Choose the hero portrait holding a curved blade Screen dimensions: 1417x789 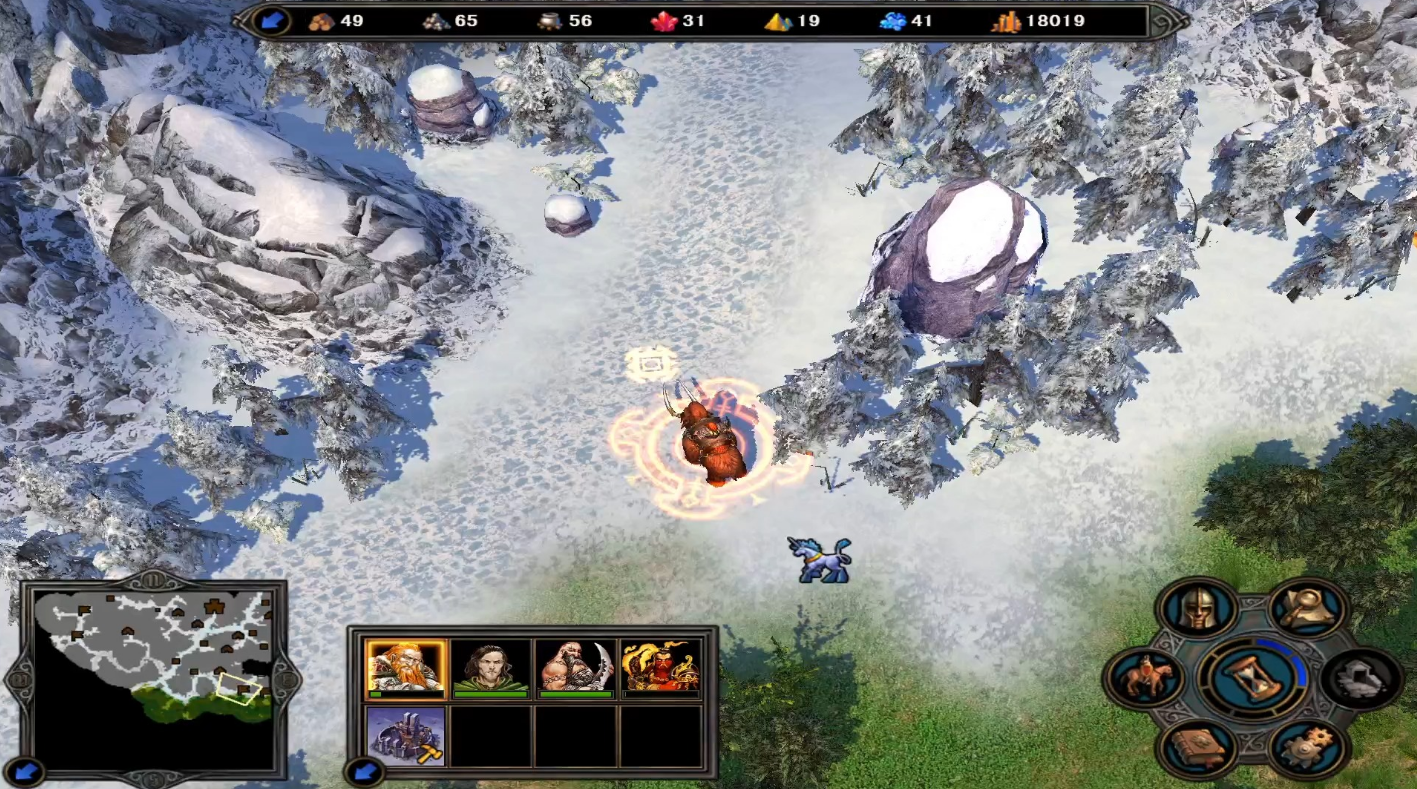[x=575, y=668]
